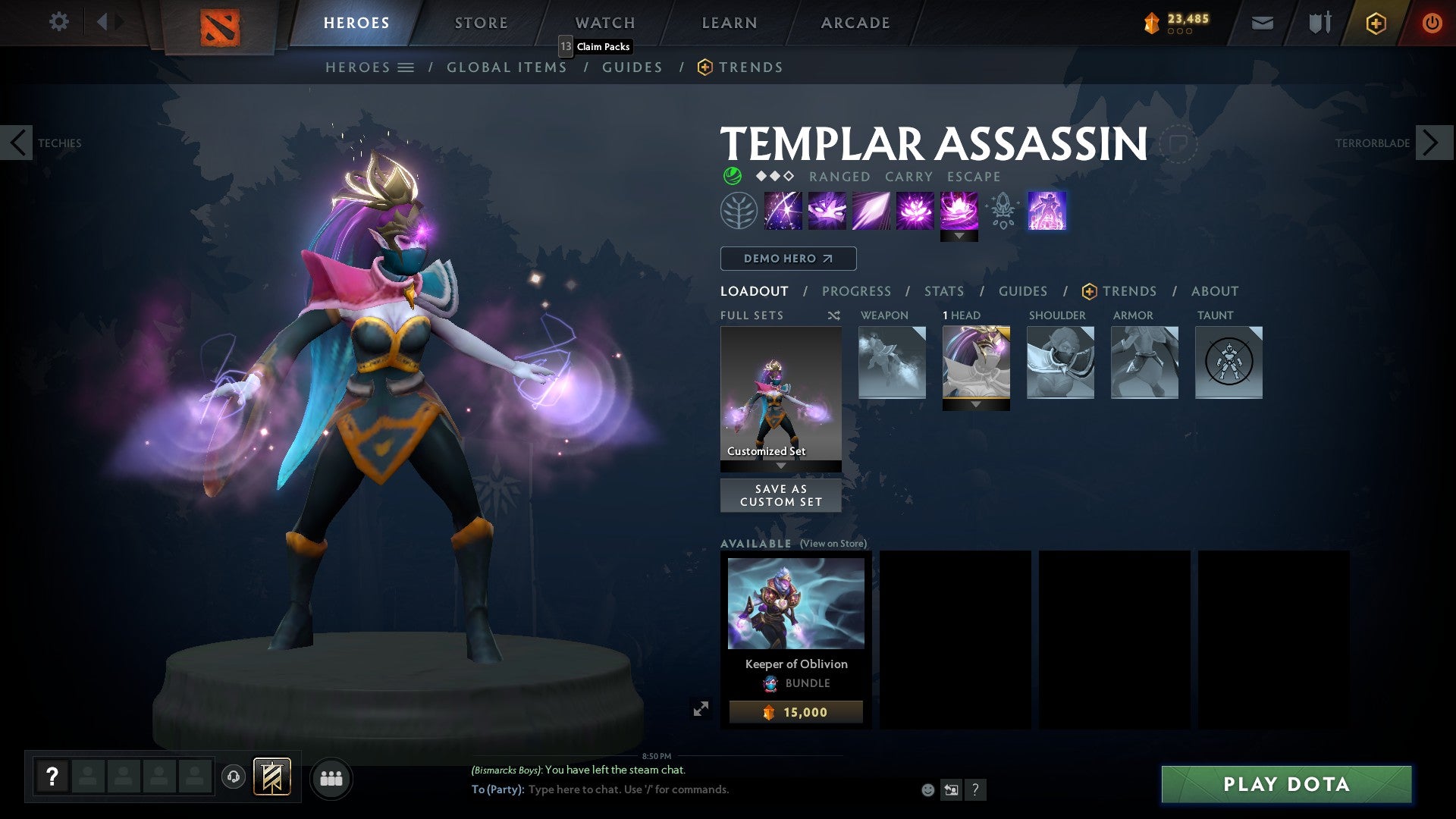The image size is (1456, 819).
Task: Open the emoticon picker in chat
Action: tap(927, 789)
